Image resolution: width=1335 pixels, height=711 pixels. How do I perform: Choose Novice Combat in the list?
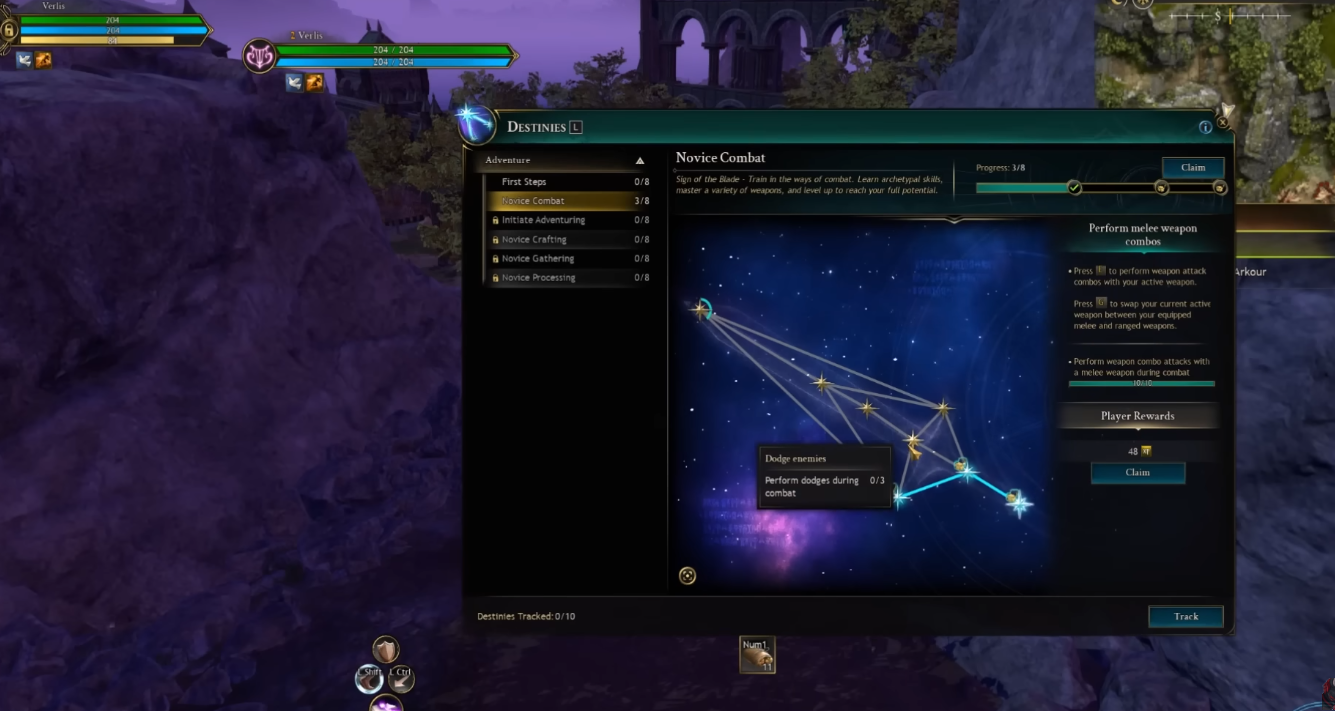[565, 201]
